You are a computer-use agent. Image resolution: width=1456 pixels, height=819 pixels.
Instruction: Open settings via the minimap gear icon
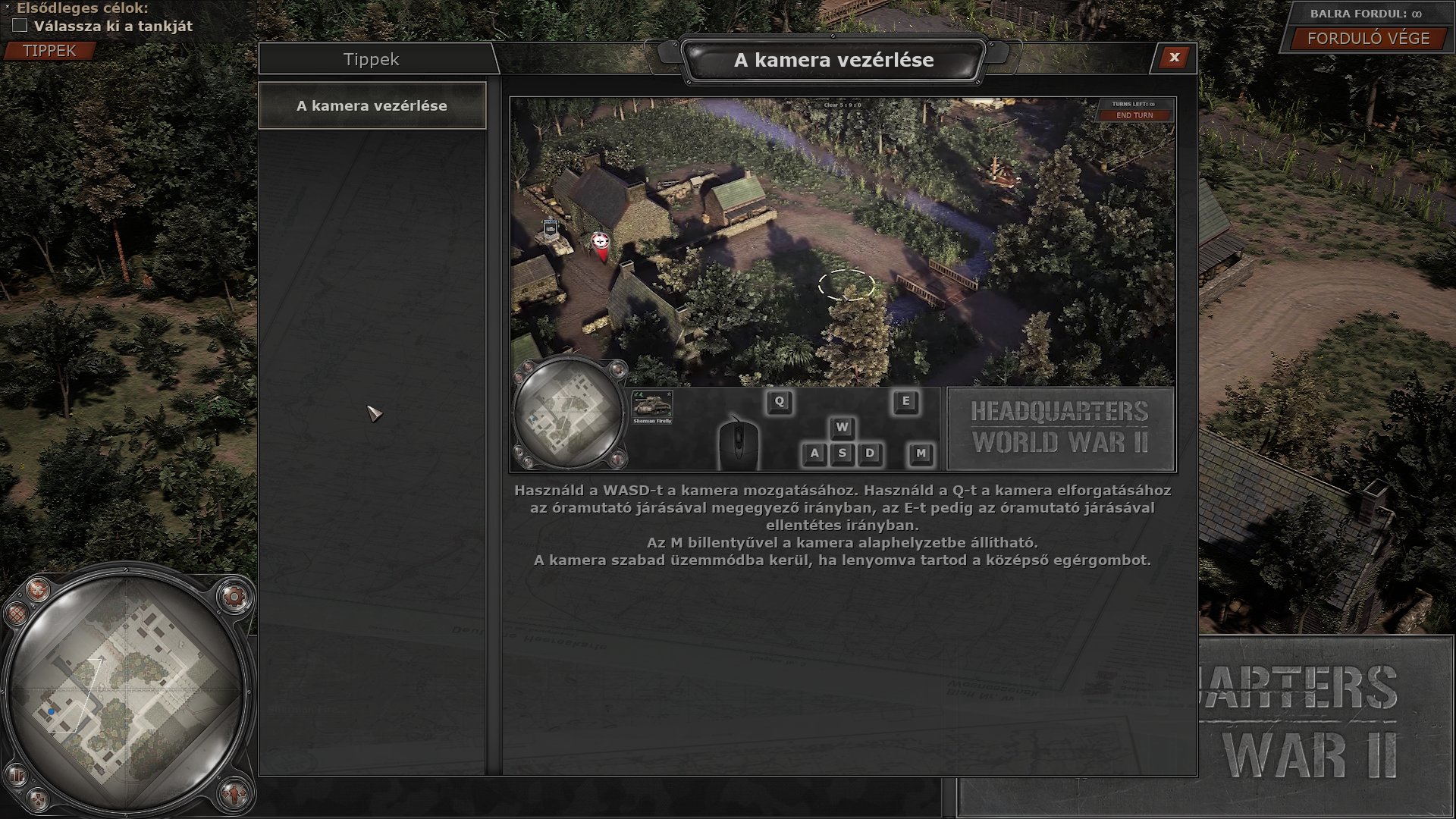pyautogui.click(x=234, y=598)
